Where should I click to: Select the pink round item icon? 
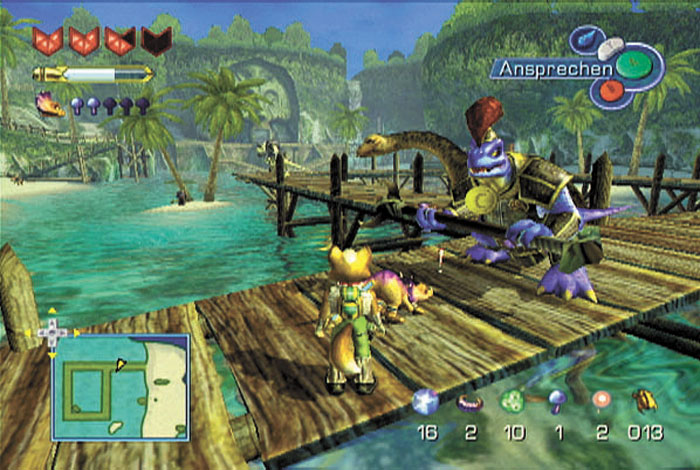pyautogui.click(x=600, y=401)
